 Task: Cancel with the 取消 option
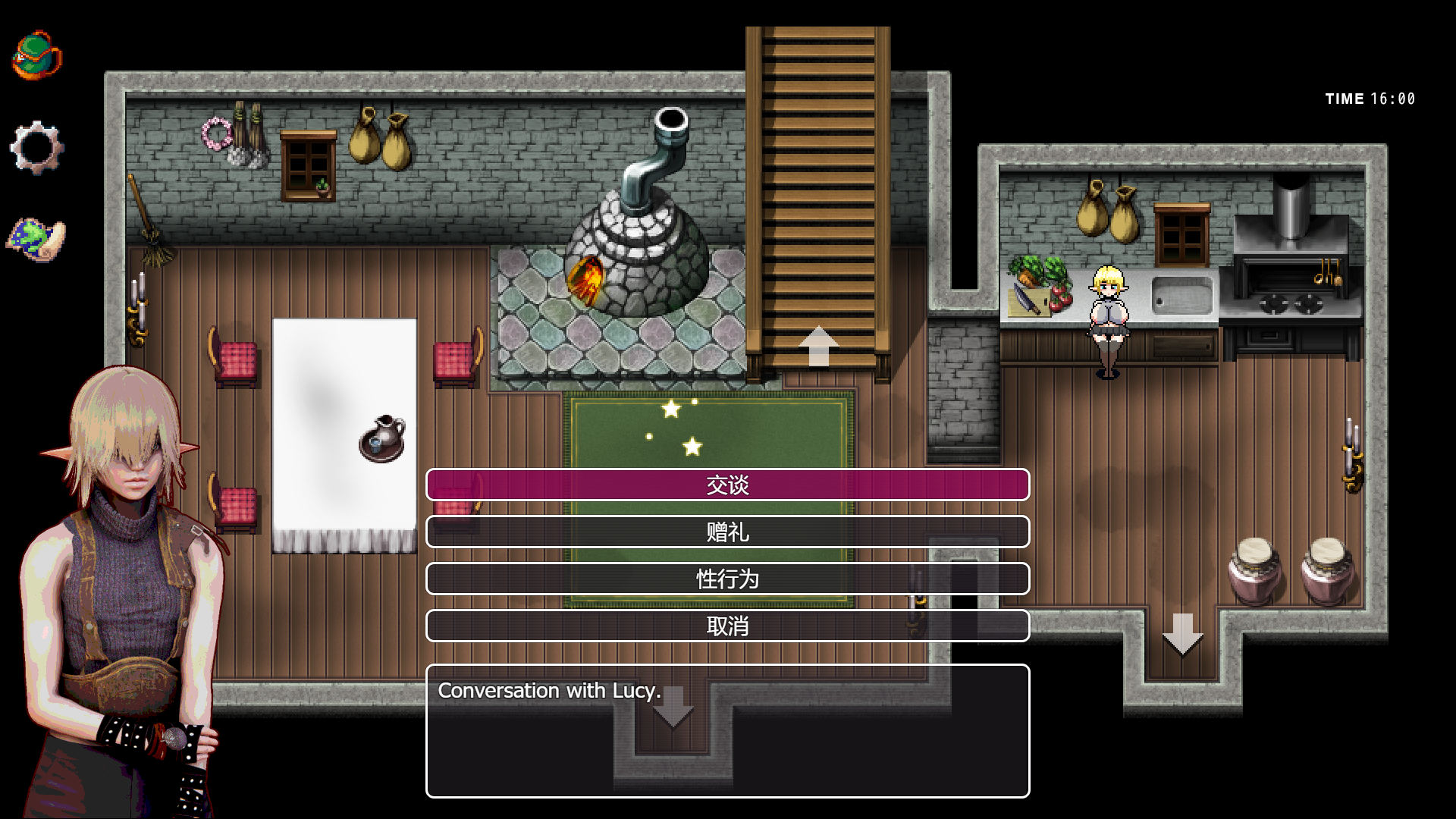(x=727, y=626)
